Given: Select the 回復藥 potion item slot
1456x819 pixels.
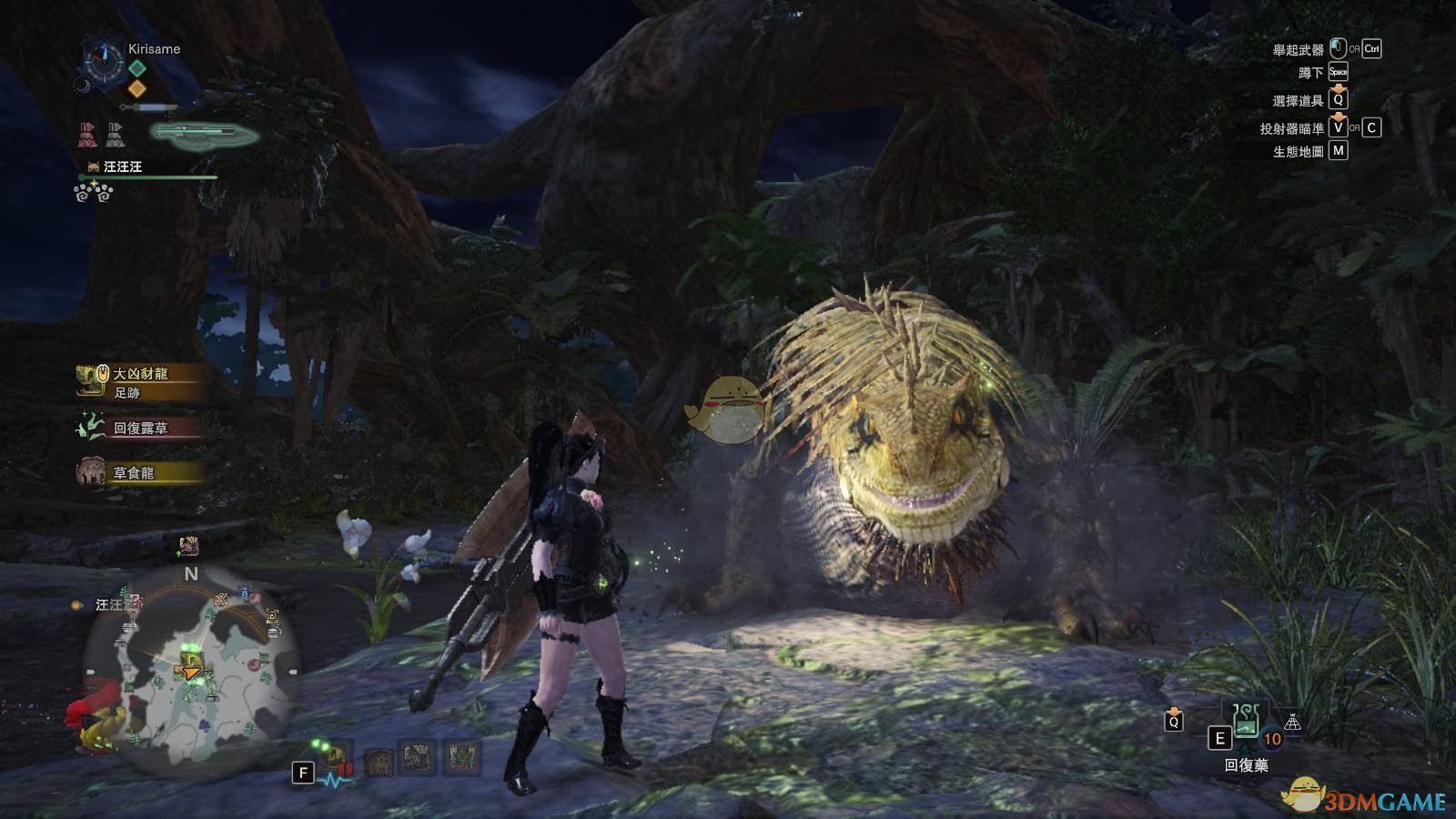Looking at the screenshot, I should tap(1245, 722).
